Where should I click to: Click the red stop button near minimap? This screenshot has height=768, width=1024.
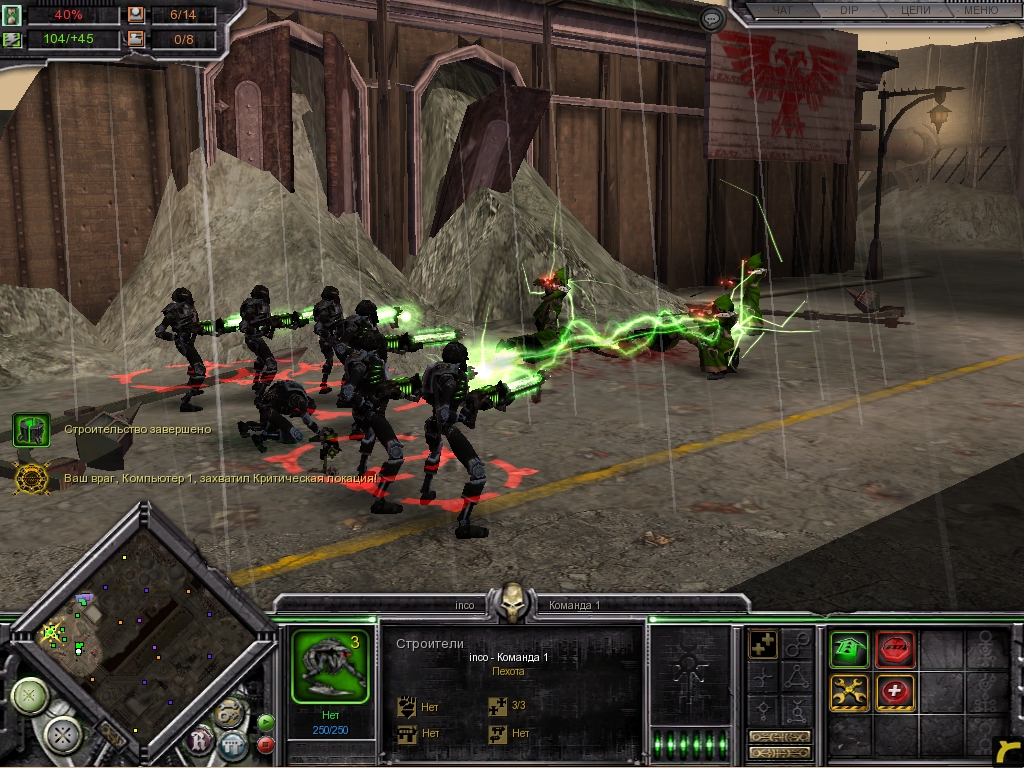pyautogui.click(x=266, y=744)
